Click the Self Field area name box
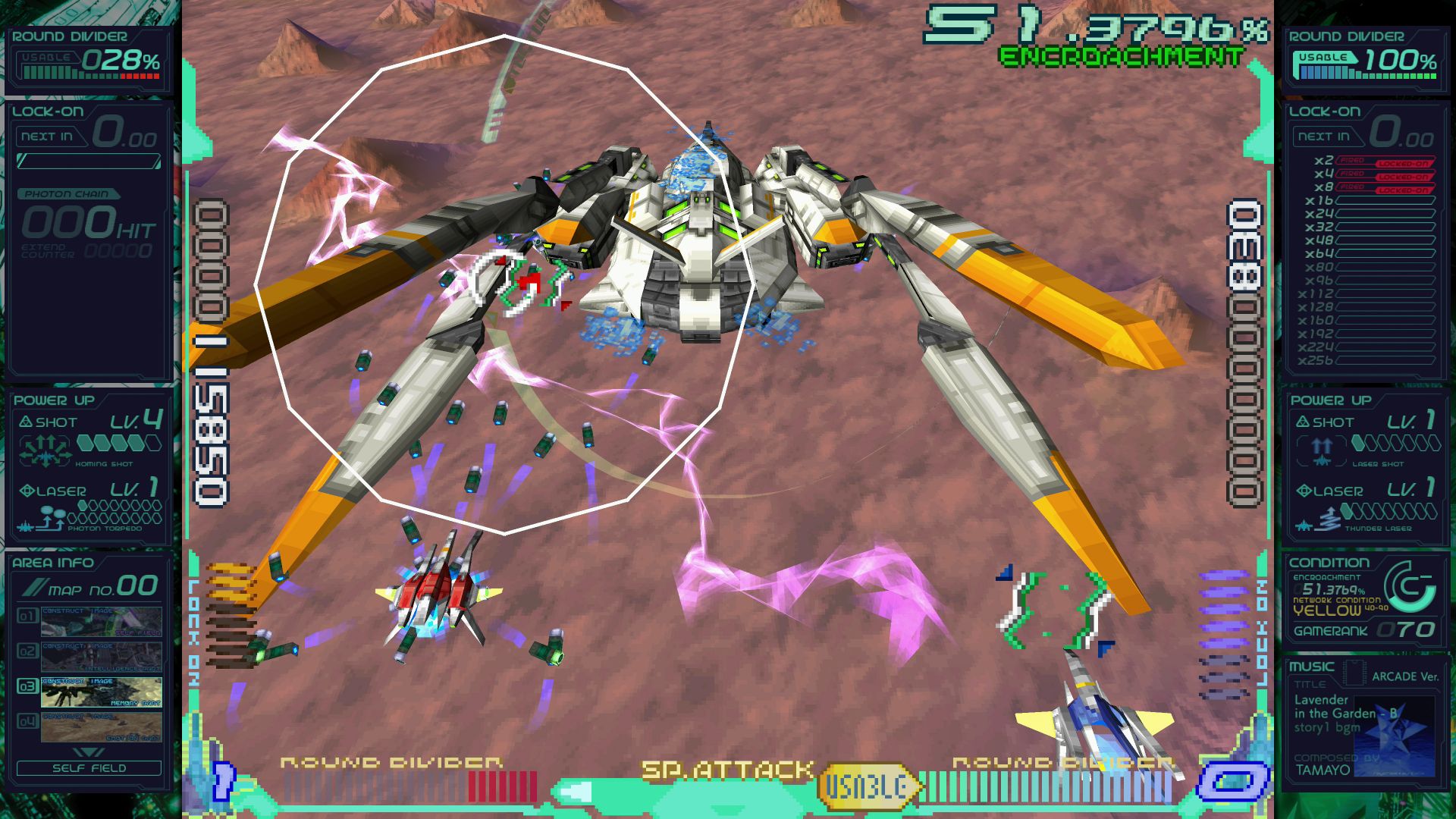 (x=89, y=767)
